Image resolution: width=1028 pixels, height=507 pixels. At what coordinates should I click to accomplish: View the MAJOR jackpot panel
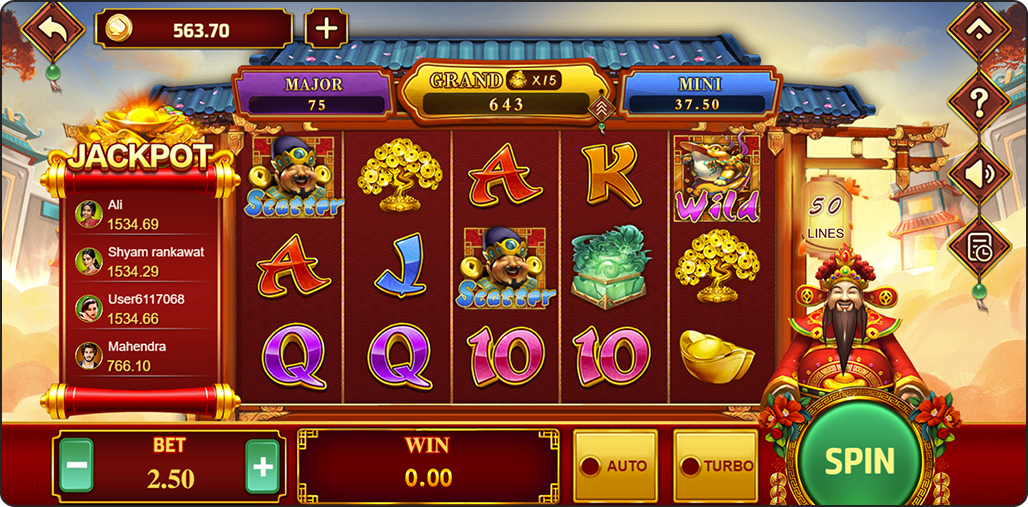tap(313, 94)
